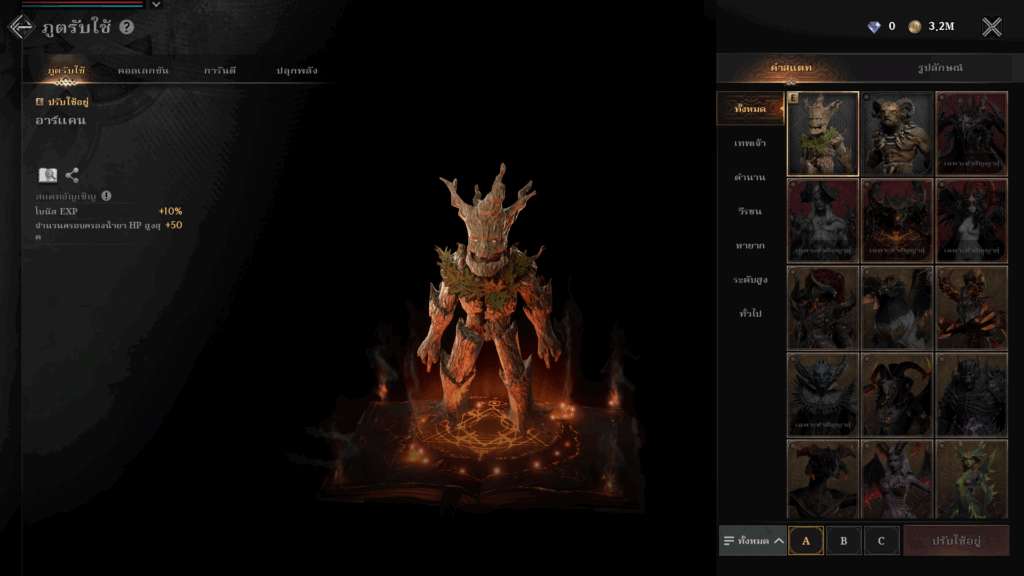Select the tree creature familiar card
Viewport: 1024px width, 576px height.
(x=823, y=133)
